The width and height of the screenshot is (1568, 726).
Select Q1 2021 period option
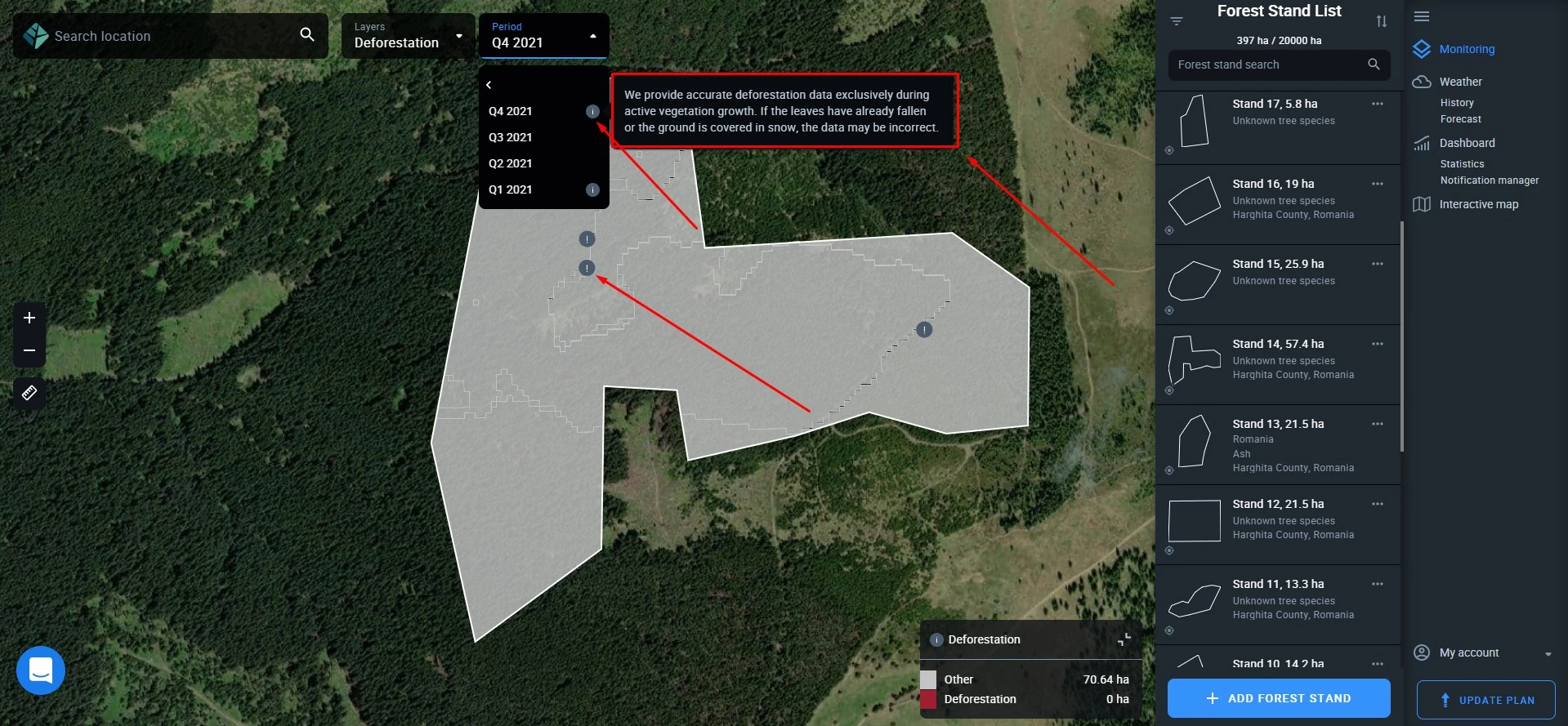(x=511, y=189)
